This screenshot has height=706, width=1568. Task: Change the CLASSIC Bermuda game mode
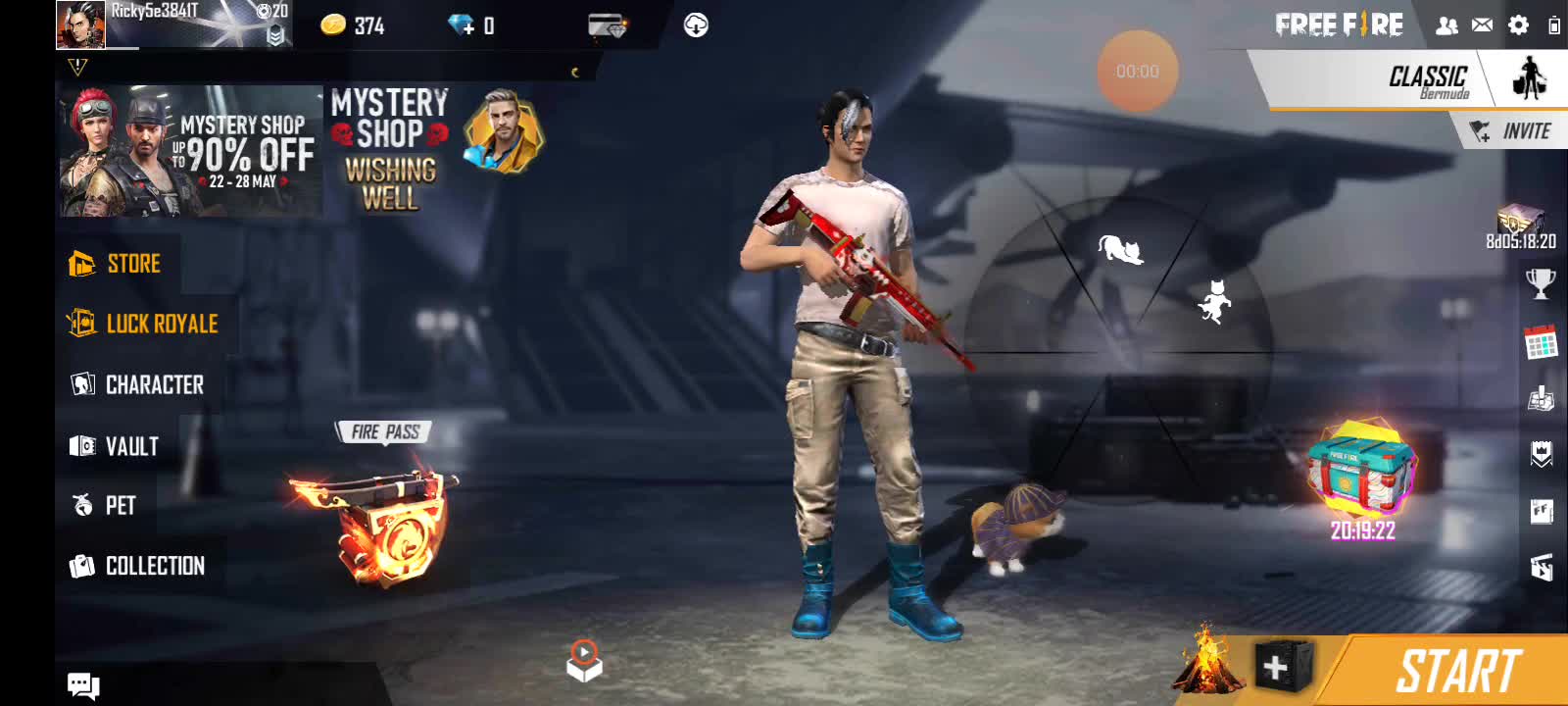(x=1427, y=80)
